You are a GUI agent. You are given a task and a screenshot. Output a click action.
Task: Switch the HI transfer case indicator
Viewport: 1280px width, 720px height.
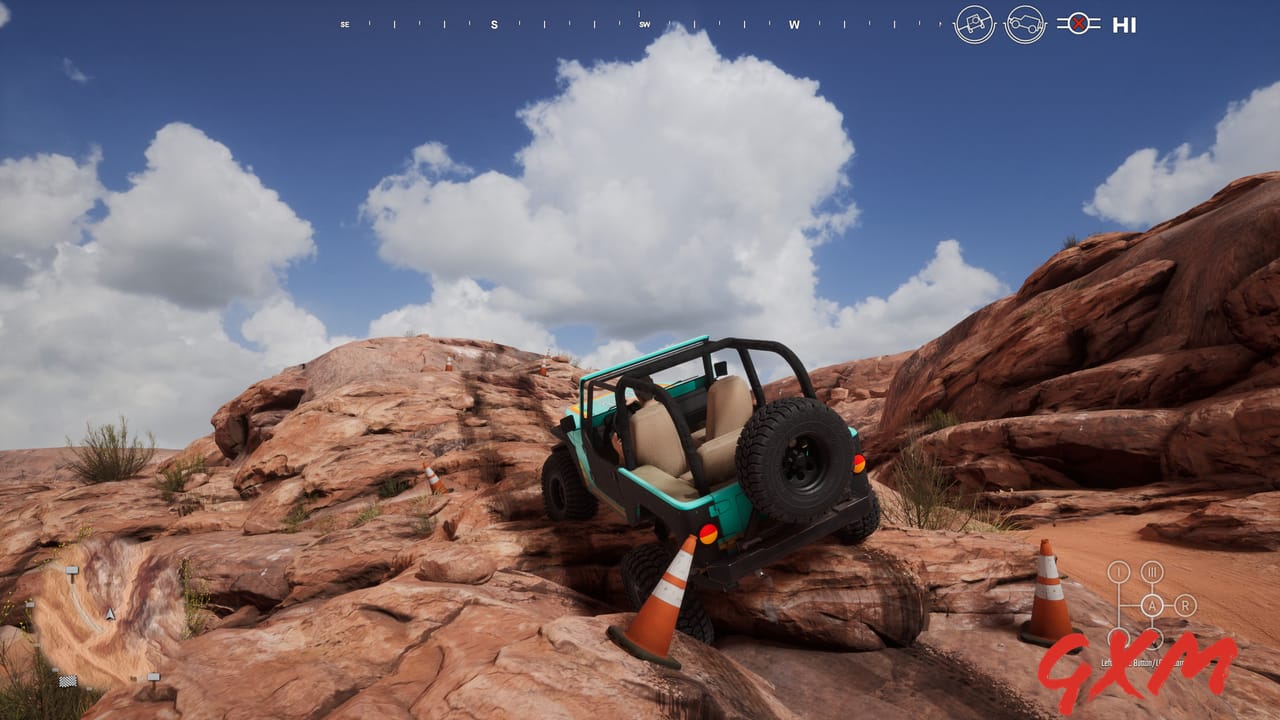[1124, 25]
